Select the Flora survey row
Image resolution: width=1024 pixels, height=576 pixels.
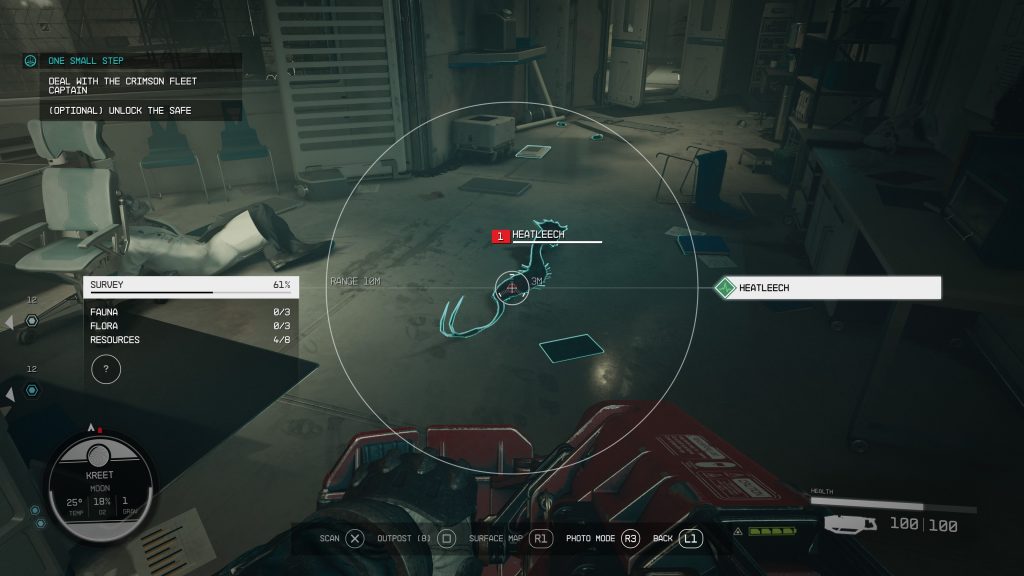pos(190,326)
